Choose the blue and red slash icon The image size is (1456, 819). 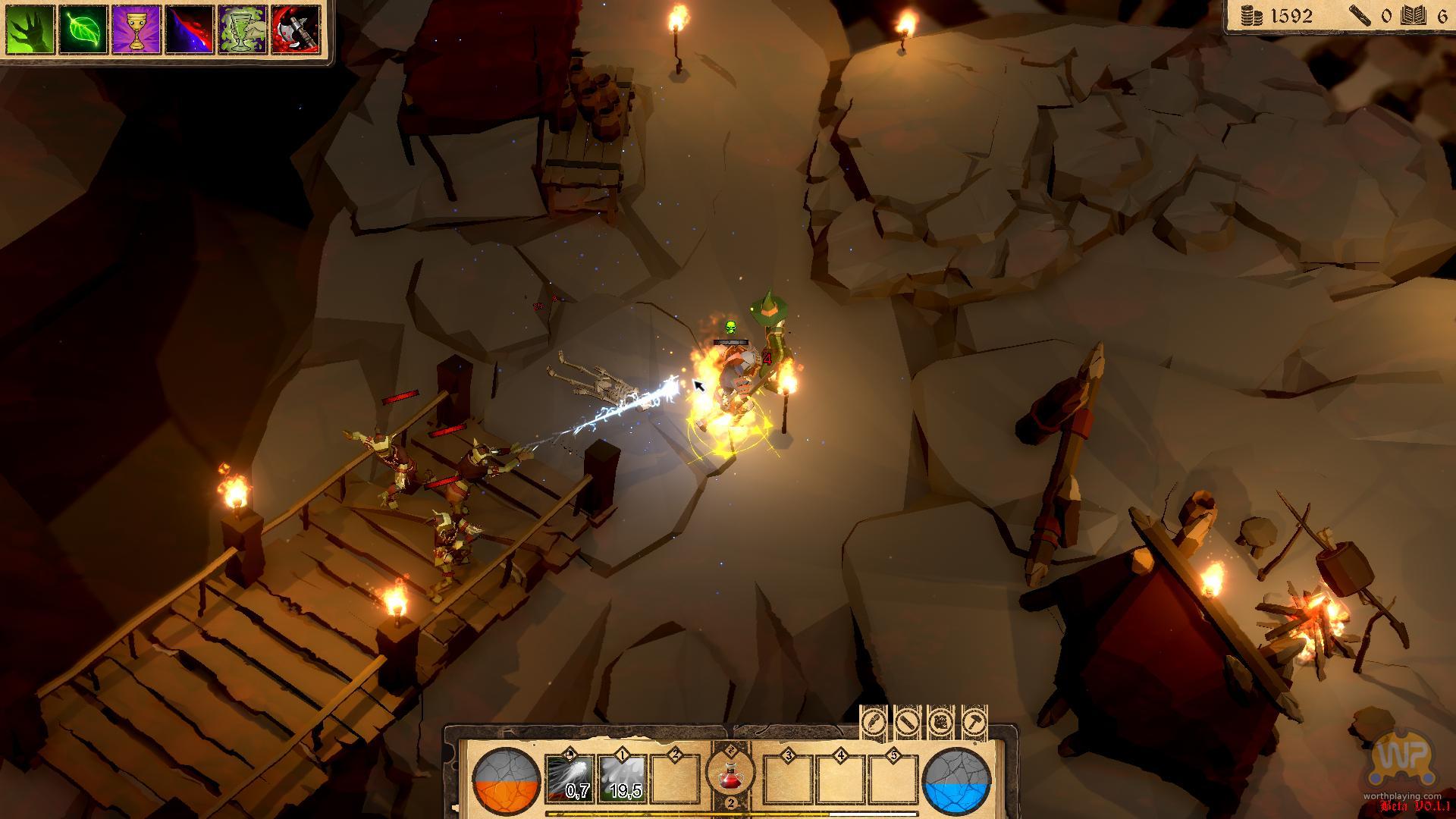point(190,30)
